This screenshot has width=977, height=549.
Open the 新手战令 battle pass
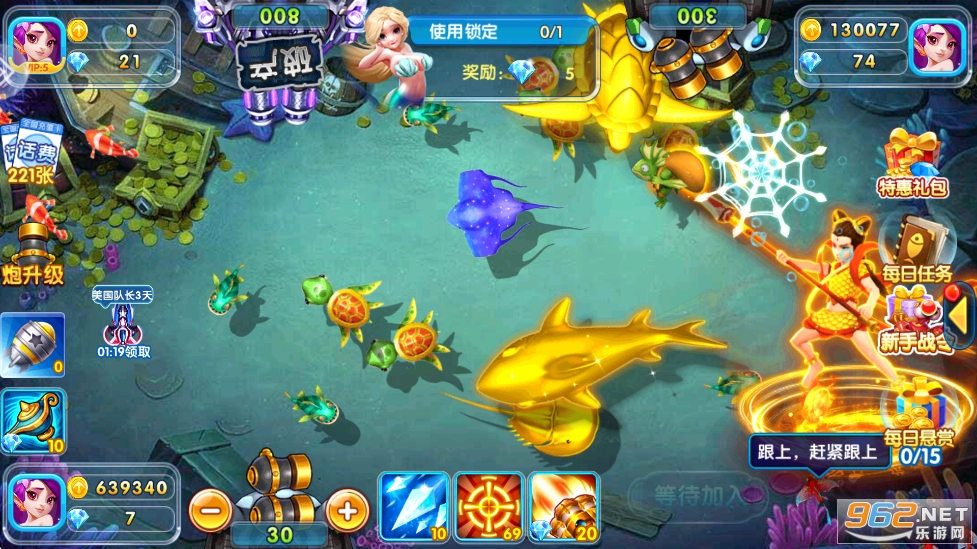[910, 320]
